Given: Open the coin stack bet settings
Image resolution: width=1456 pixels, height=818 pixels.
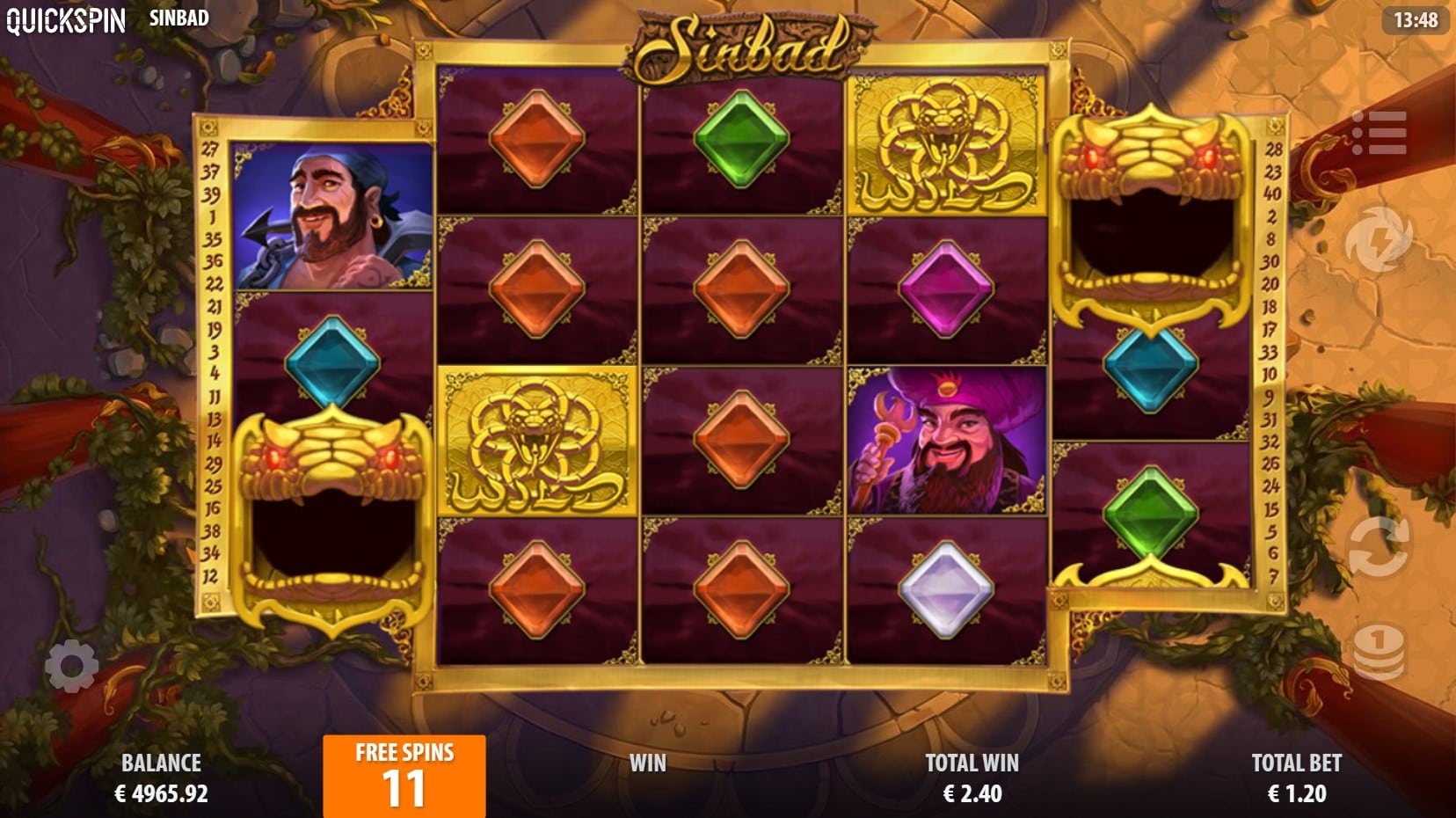Looking at the screenshot, I should 1378,653.
